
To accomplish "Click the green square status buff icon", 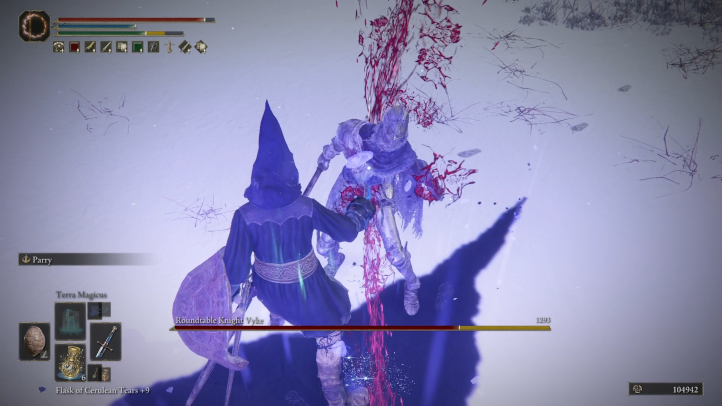I will coord(137,46).
